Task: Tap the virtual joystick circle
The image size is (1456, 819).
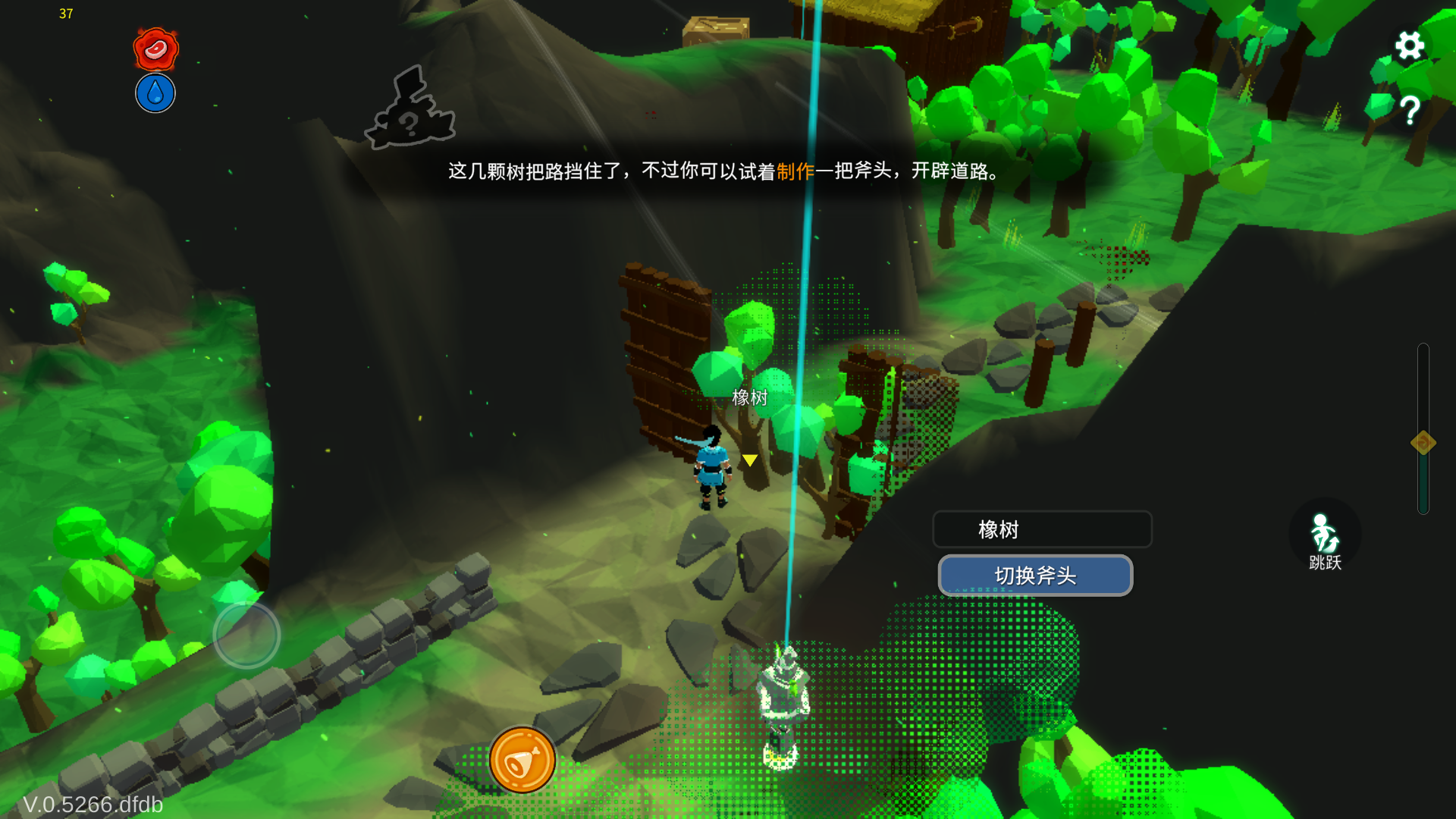Action: click(x=247, y=635)
